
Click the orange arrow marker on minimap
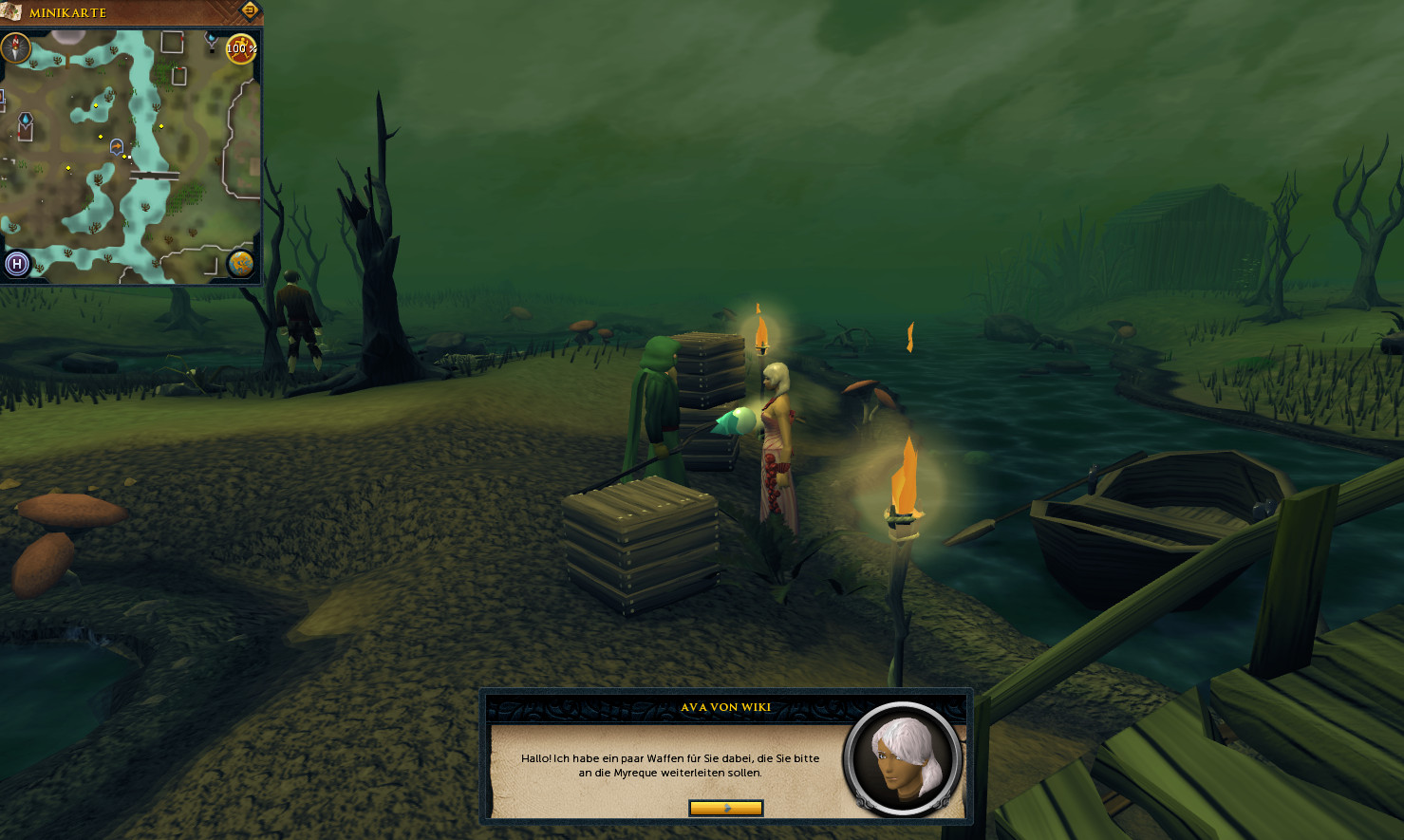point(117,146)
